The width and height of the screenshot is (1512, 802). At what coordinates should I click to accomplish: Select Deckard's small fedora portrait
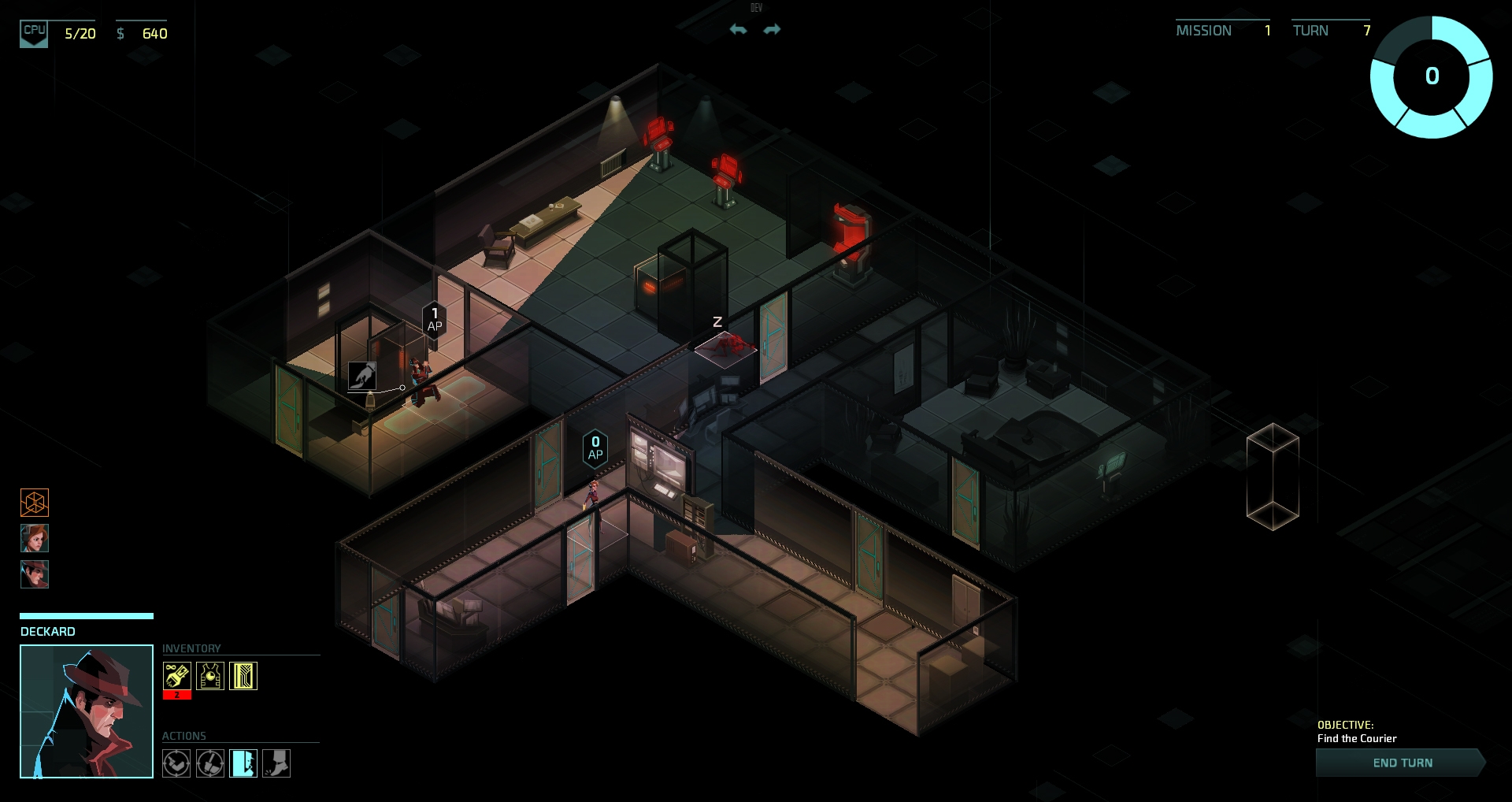tap(35, 574)
